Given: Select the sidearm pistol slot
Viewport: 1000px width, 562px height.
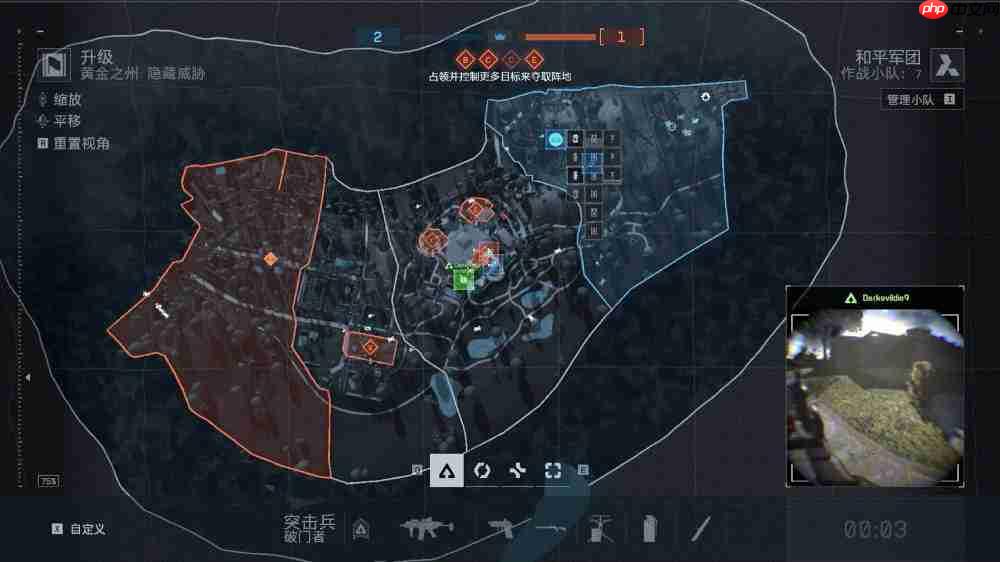Looking at the screenshot, I should (506, 527).
